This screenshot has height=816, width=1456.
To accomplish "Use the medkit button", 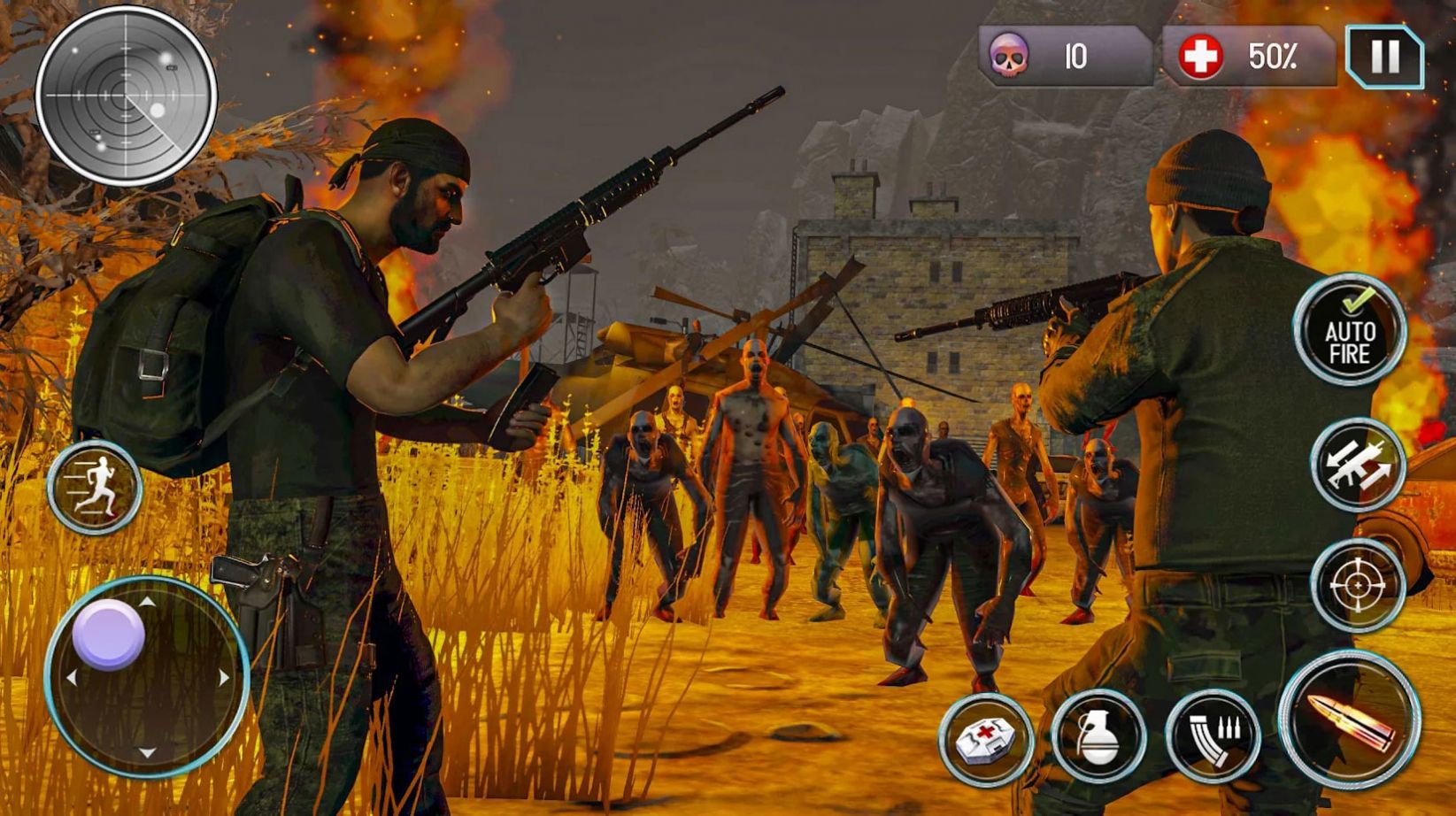I will point(986,739).
